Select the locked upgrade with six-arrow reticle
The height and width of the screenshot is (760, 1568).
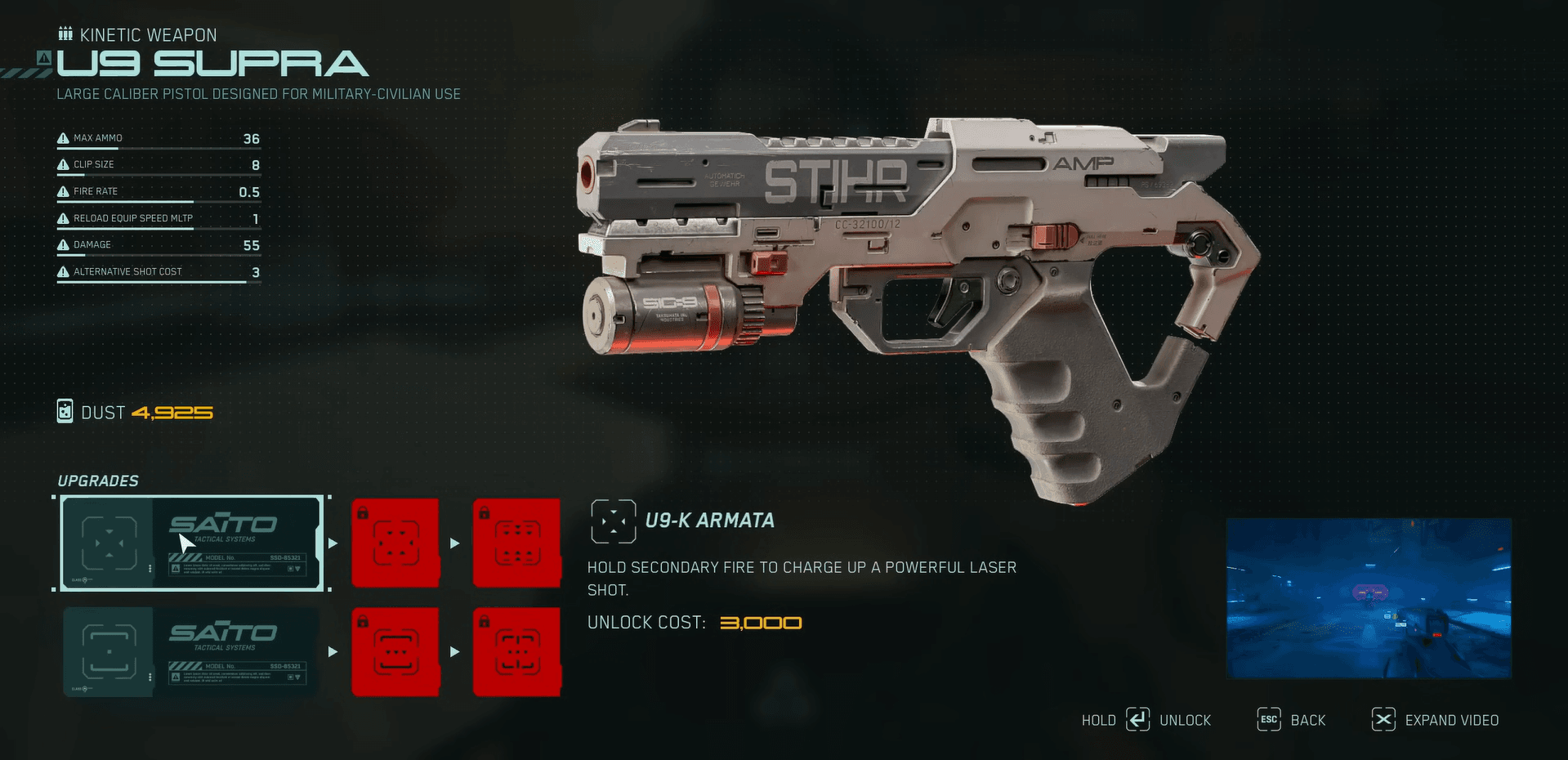[x=395, y=543]
